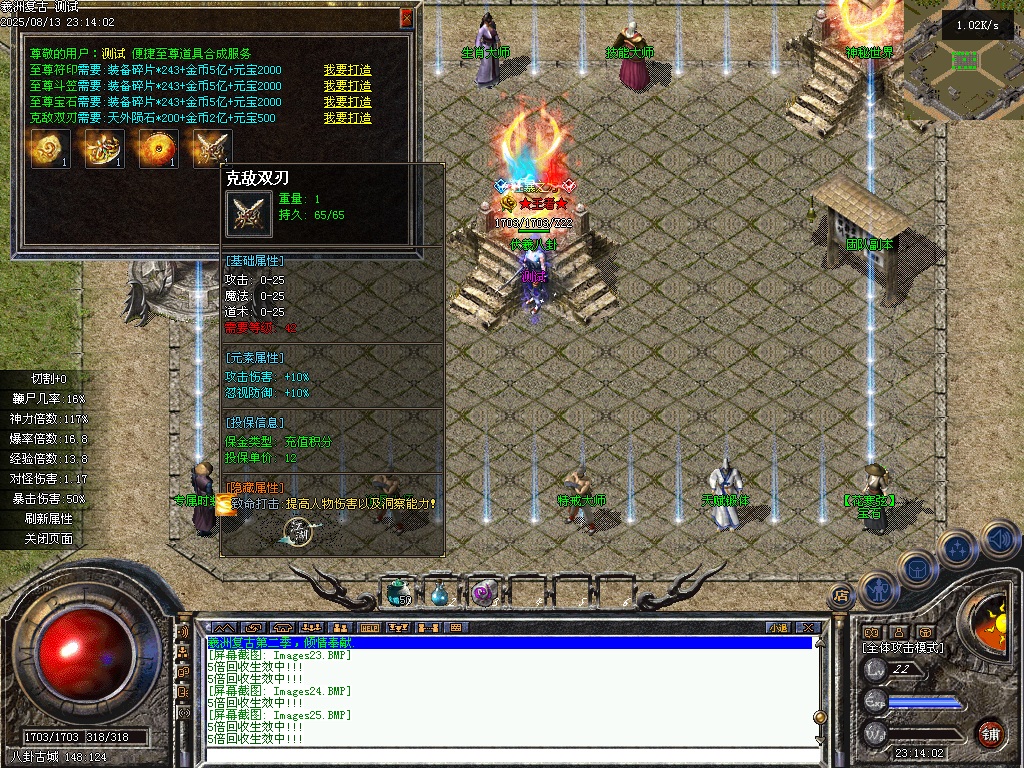Craft the 至尊符印 via its 我要打造 link
This screenshot has height=768, width=1024.
click(x=347, y=70)
